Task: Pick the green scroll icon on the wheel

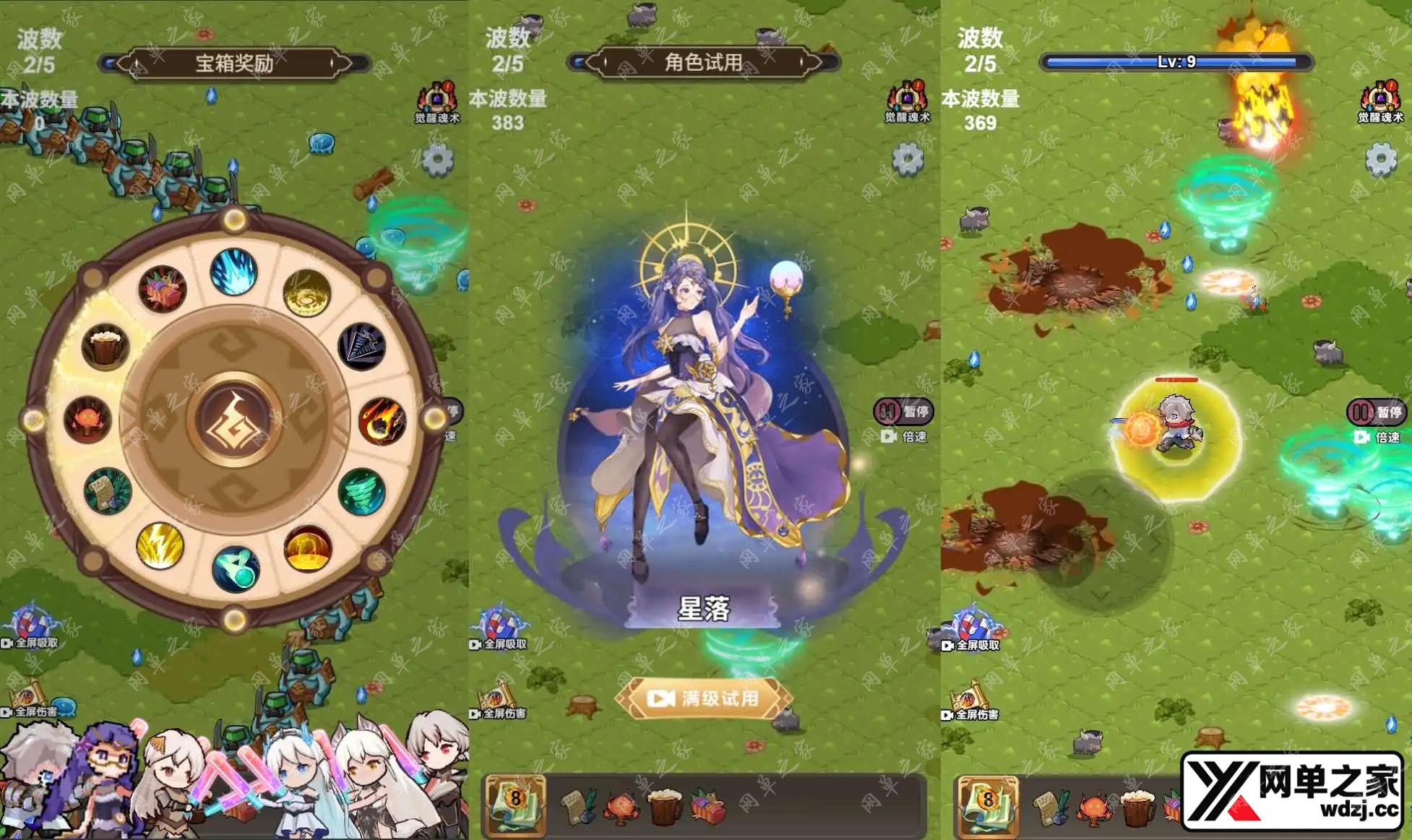Action: (108, 491)
